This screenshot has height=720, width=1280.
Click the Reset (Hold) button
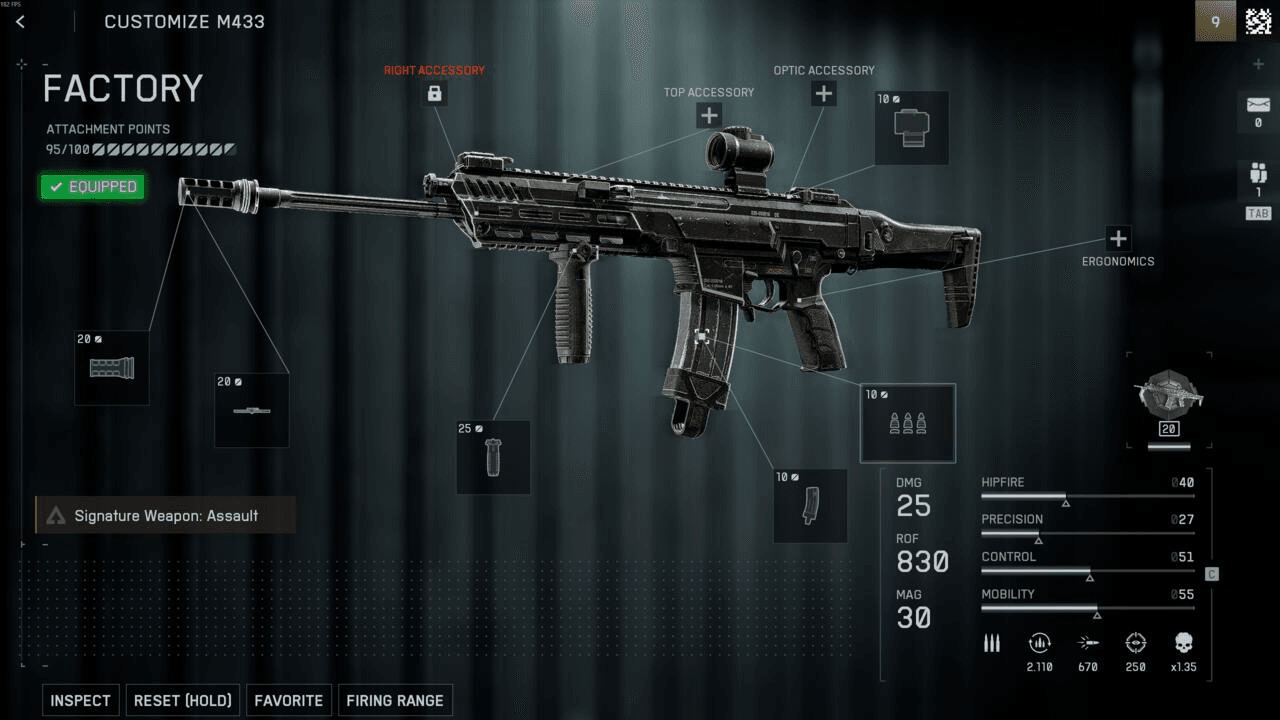183,700
